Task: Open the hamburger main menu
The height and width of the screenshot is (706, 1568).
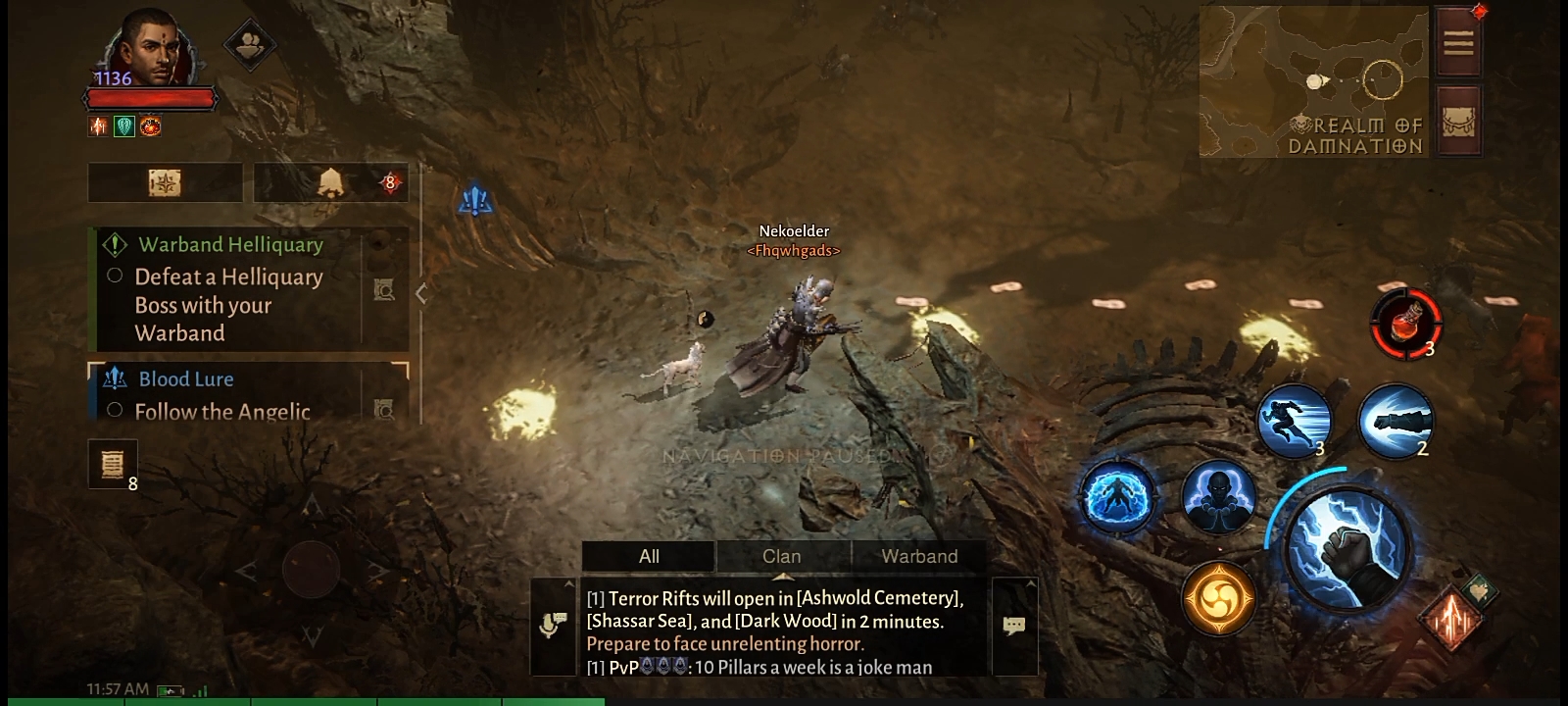Action: tap(1458, 42)
